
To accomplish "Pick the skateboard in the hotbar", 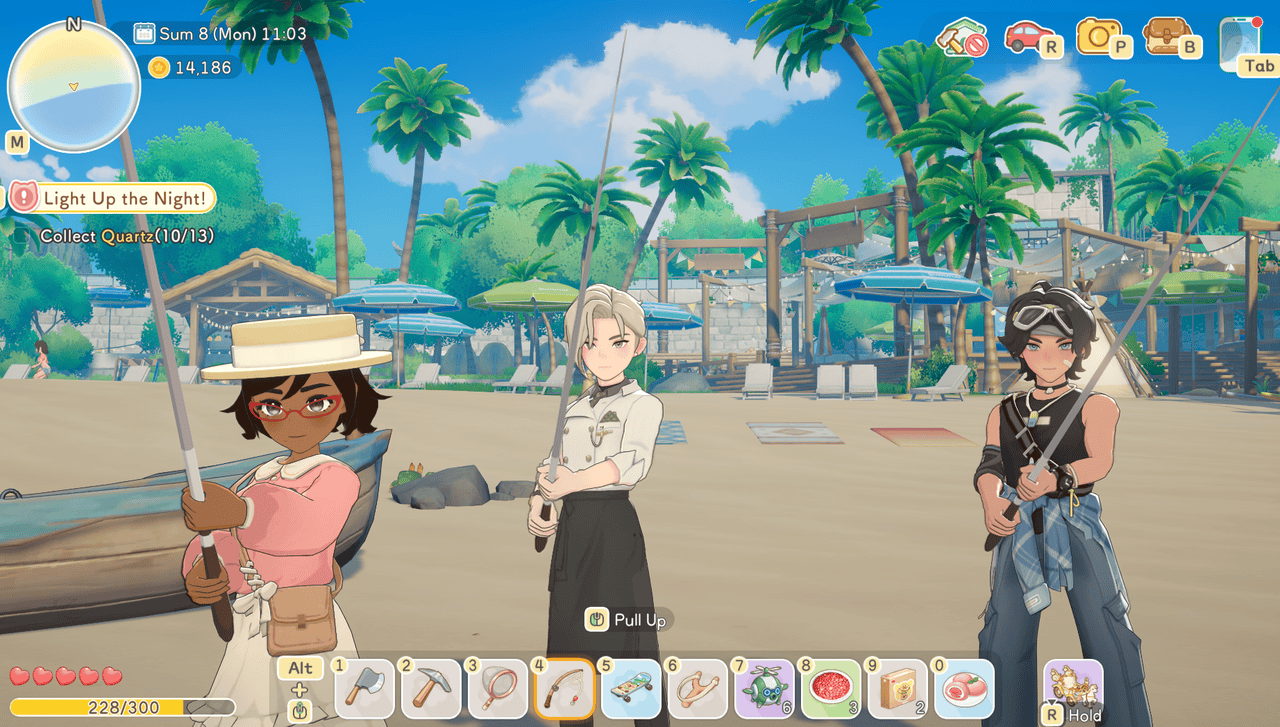I will click(631, 690).
